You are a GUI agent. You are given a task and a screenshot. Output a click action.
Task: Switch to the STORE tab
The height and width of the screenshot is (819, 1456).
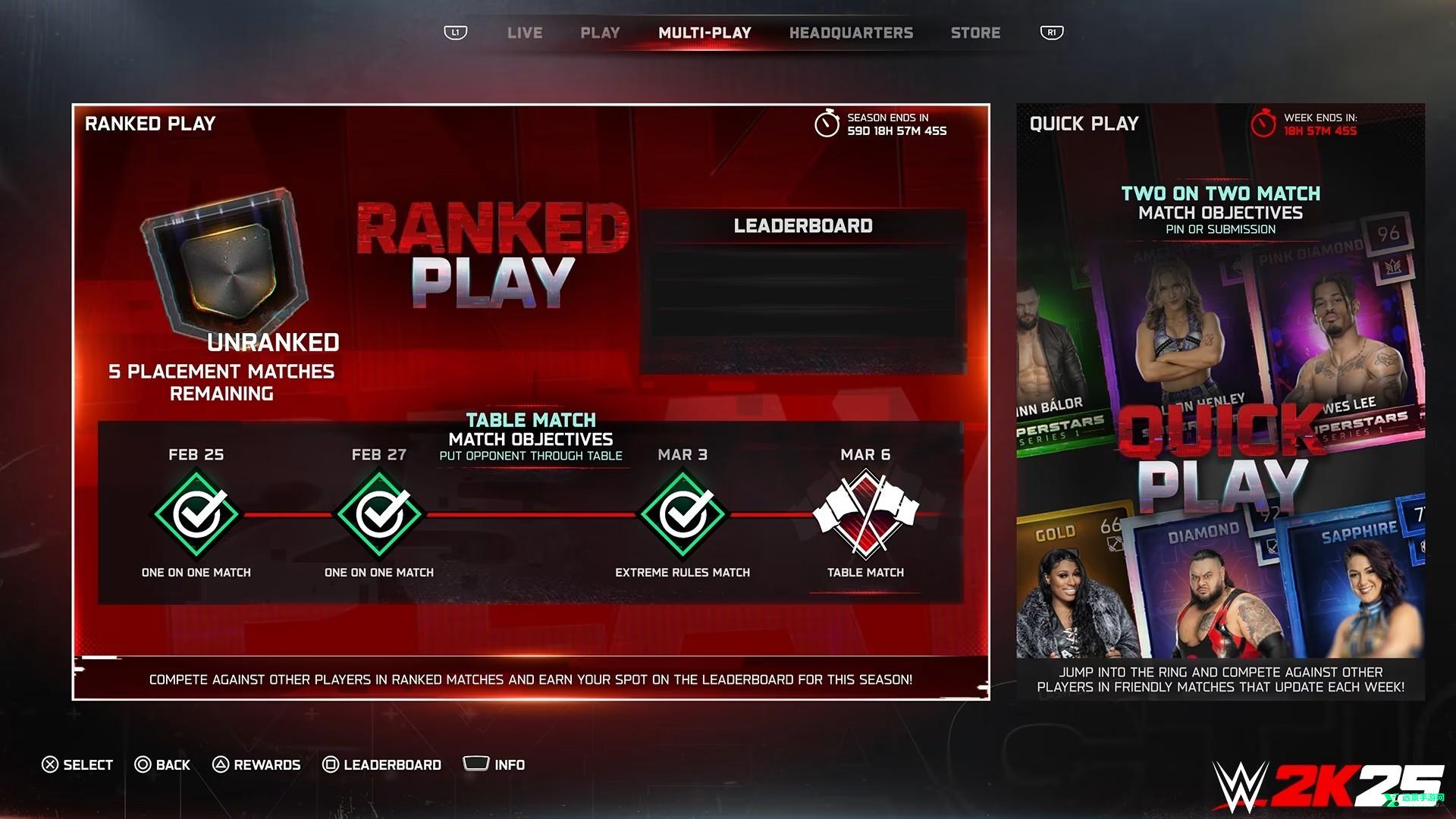pos(976,33)
